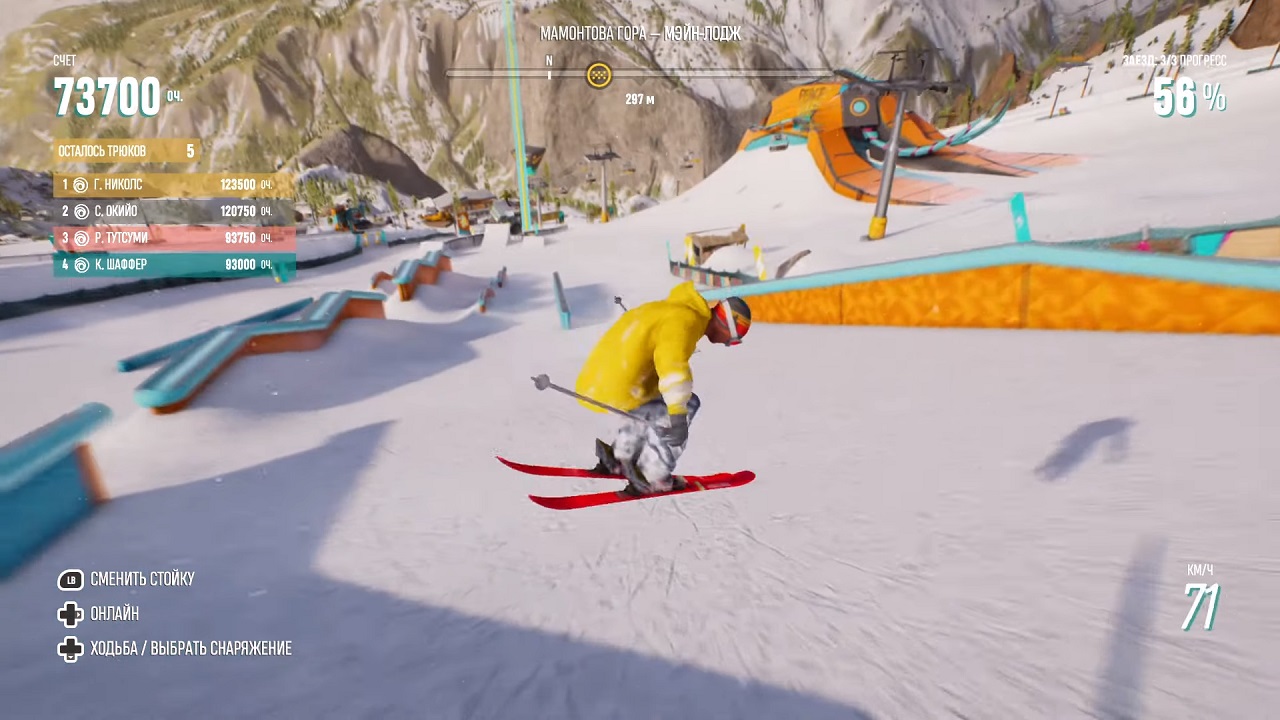Click the checkered finish marker on the compass
Screen dimensions: 1280x720
click(x=599, y=74)
